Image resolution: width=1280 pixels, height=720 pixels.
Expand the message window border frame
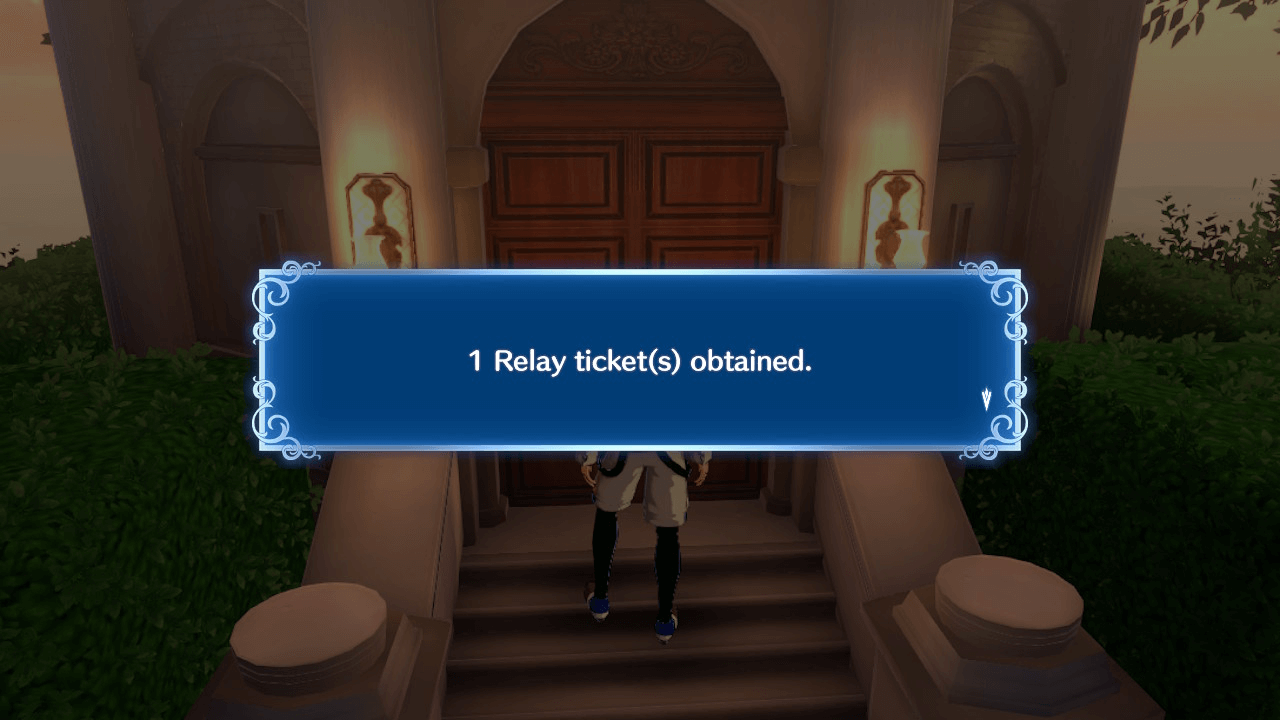638,273
